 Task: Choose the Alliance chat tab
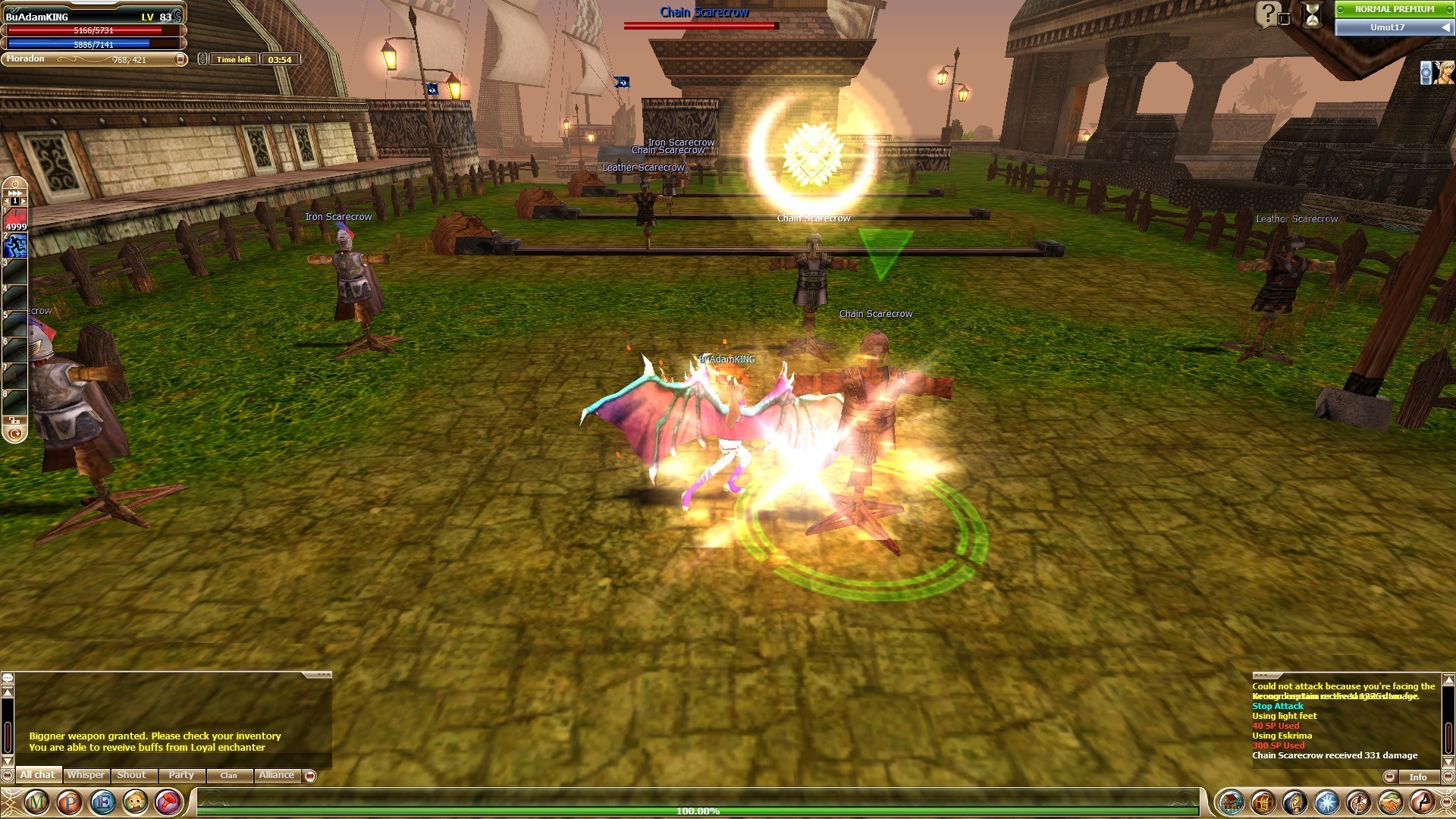pos(276,775)
